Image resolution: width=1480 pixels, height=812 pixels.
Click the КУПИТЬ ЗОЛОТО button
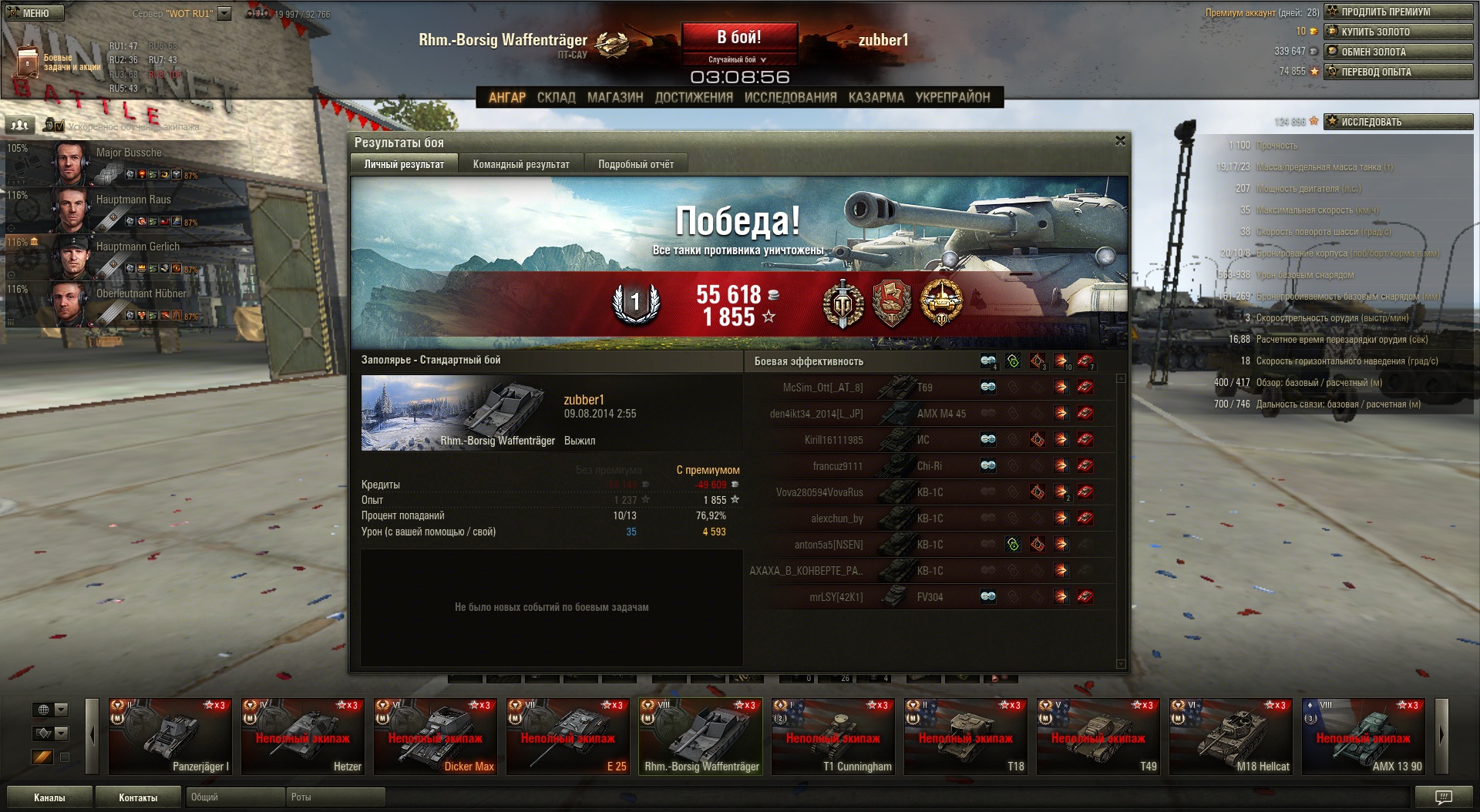(1398, 32)
